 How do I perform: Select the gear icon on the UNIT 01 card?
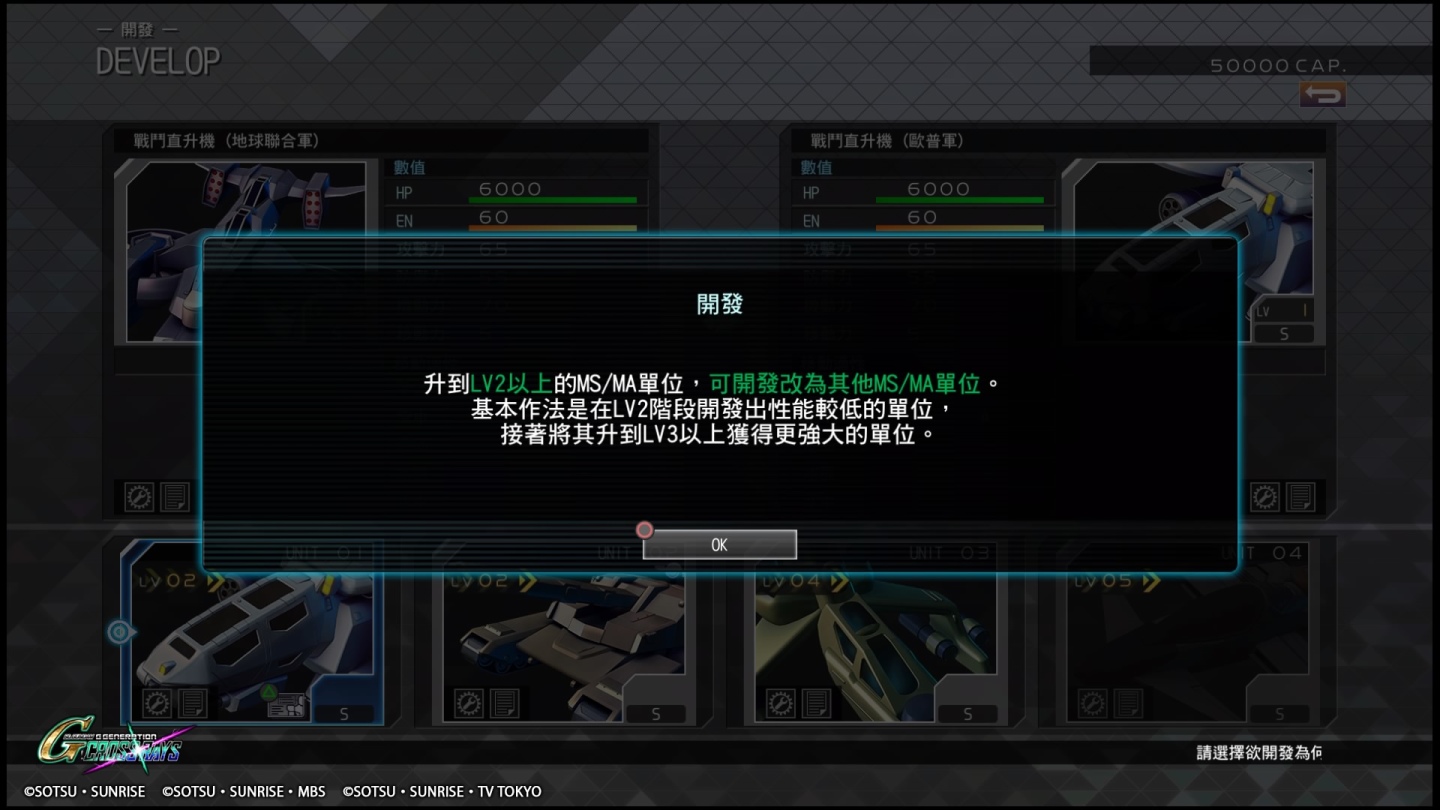pos(157,703)
